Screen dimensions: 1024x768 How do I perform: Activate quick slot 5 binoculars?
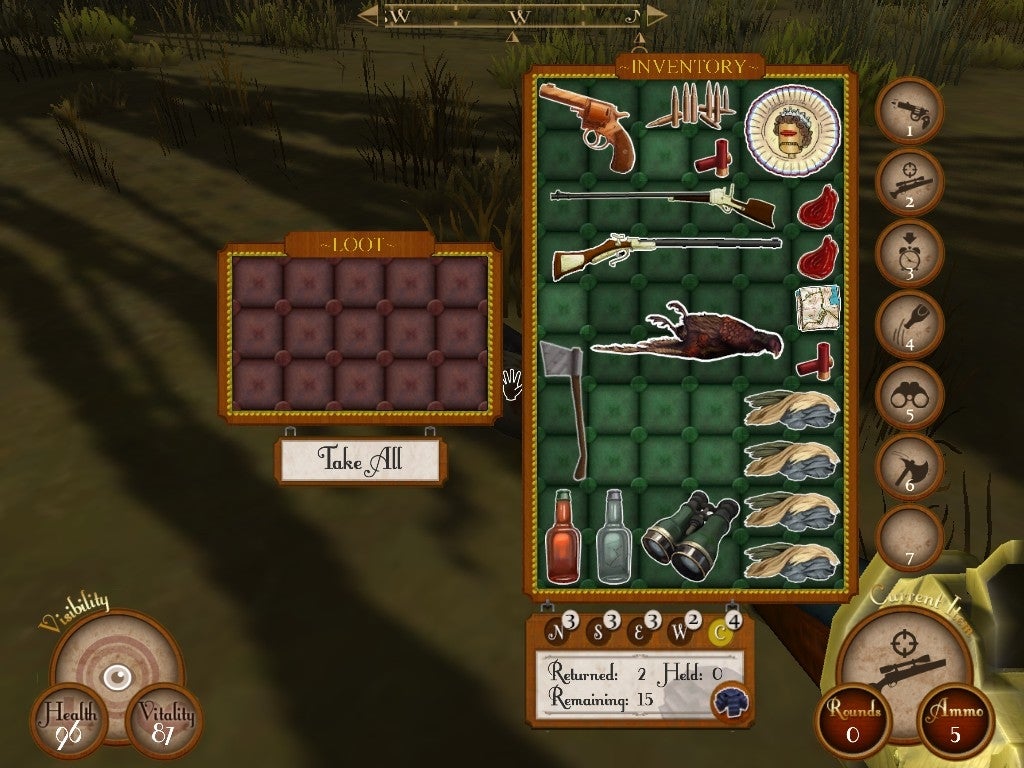coord(909,395)
